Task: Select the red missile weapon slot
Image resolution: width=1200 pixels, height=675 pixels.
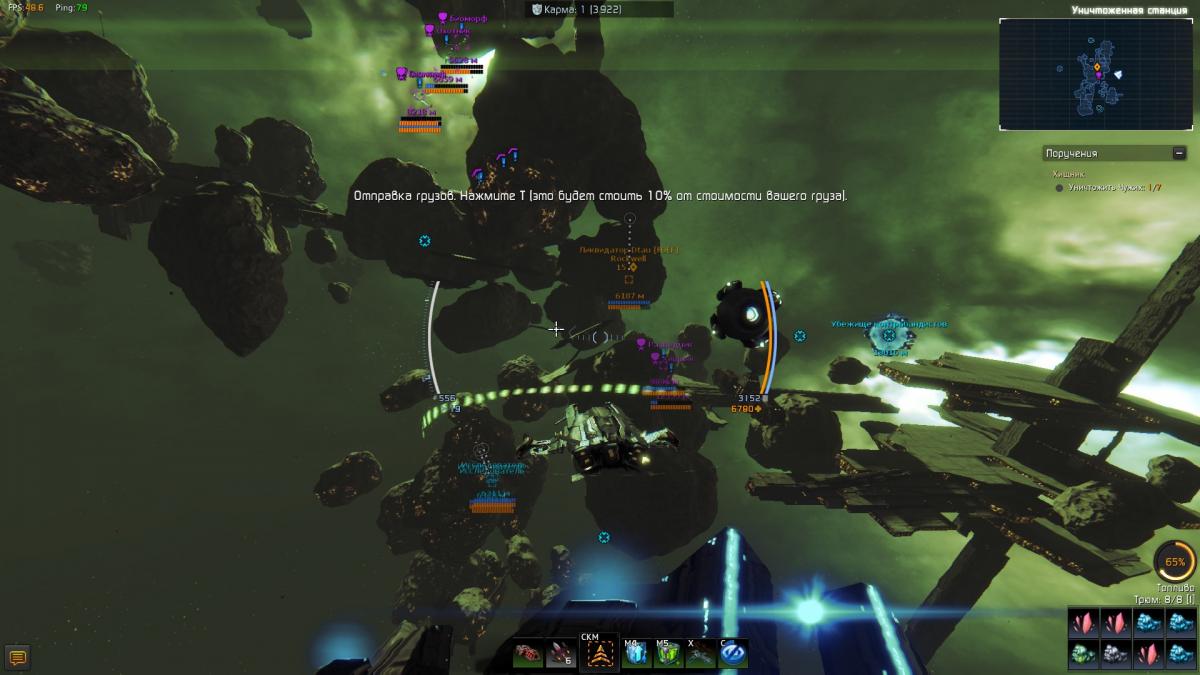Action: pos(528,655)
